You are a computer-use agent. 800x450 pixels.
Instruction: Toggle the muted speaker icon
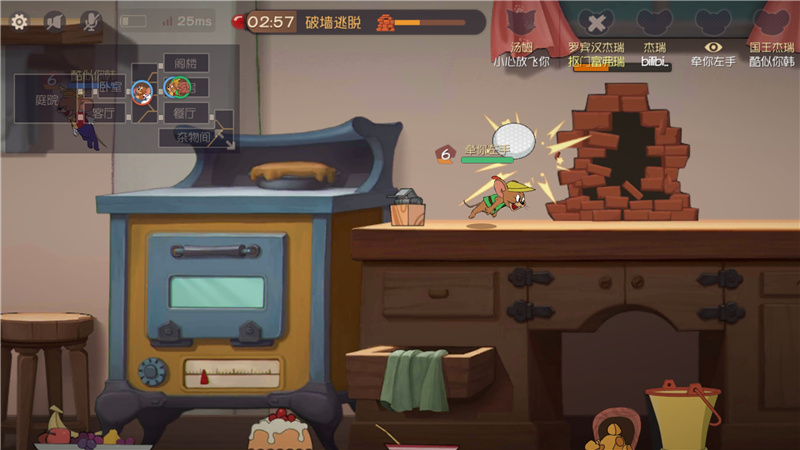(55, 20)
